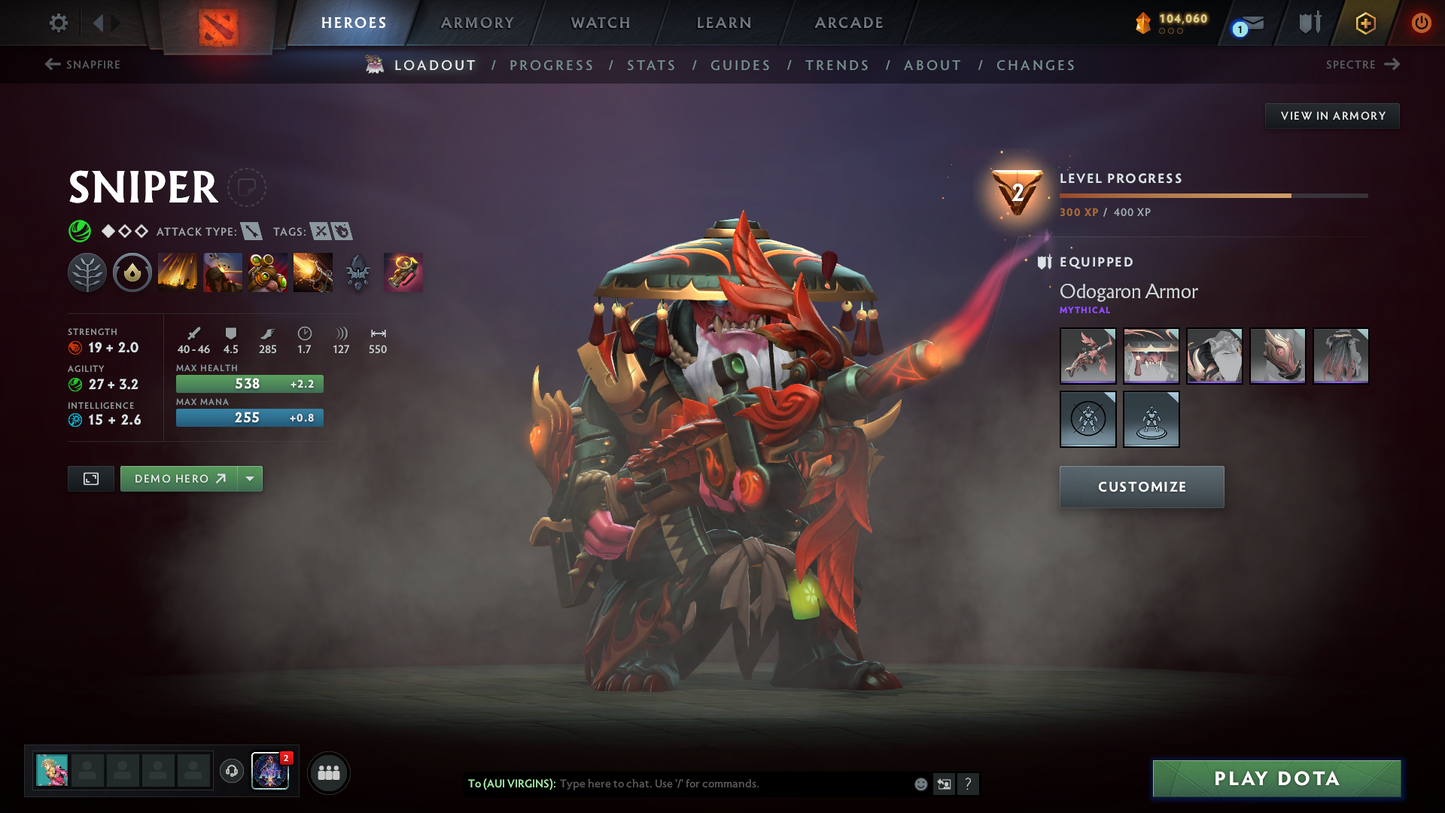Expand the Demo Hero dropdown arrow
Image resolution: width=1445 pixels, height=813 pixels.
249,478
